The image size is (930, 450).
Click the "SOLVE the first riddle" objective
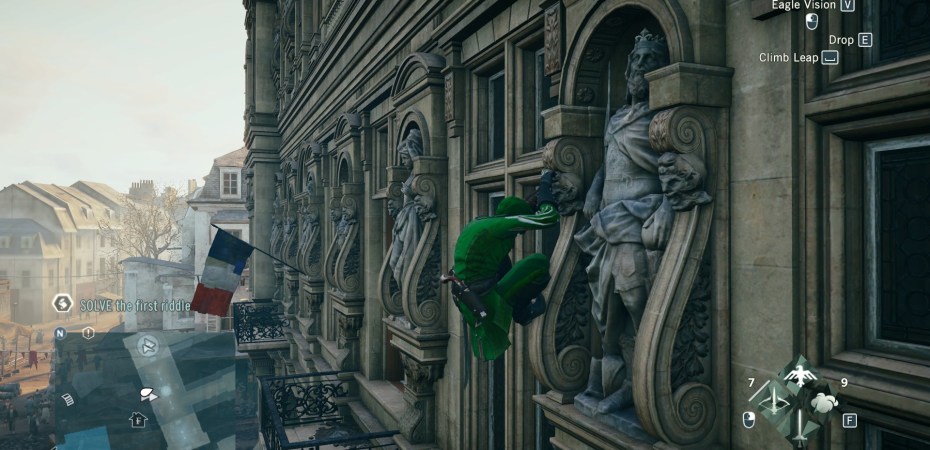(135, 304)
